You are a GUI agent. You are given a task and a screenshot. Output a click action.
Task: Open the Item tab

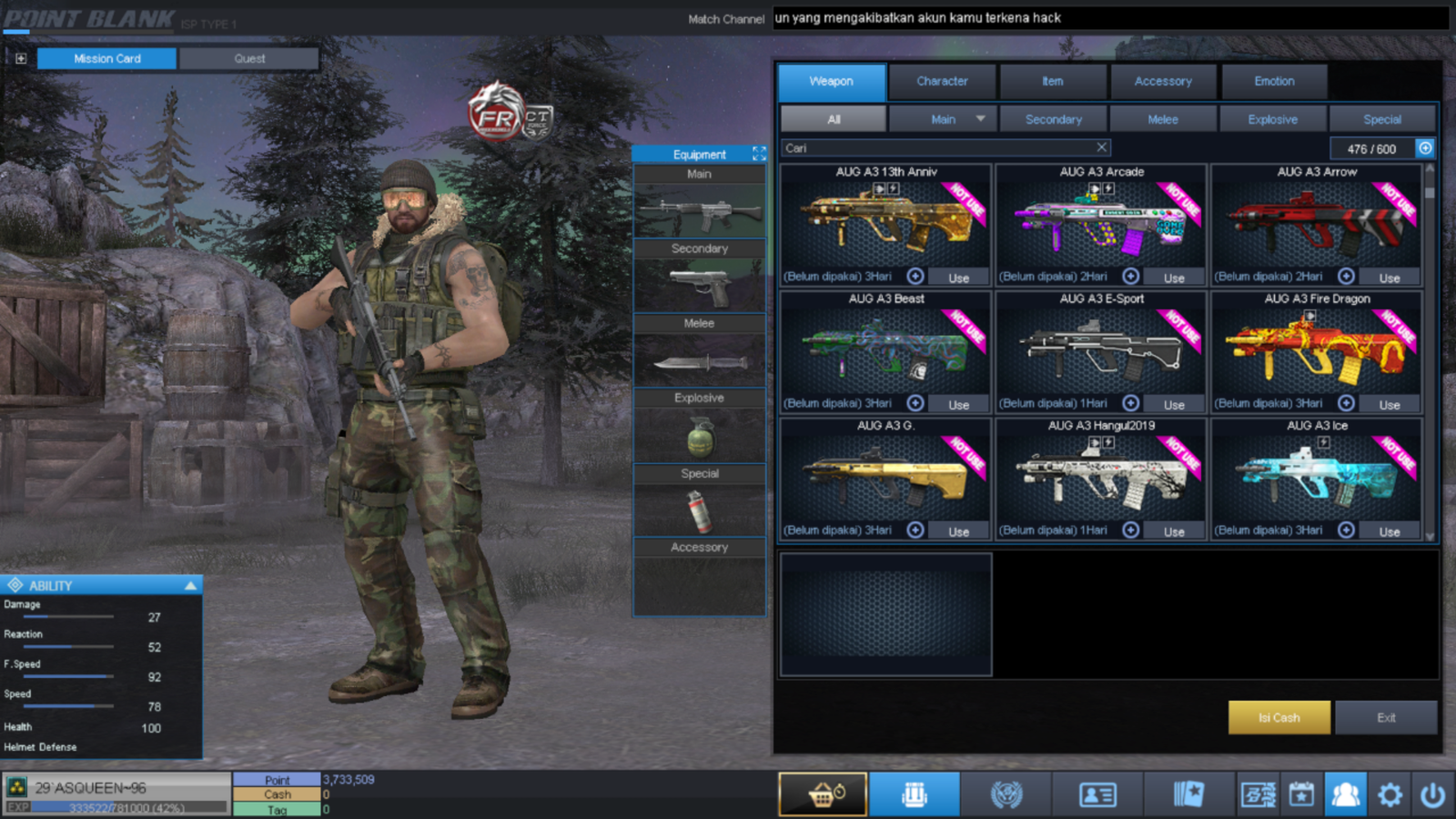point(1052,81)
